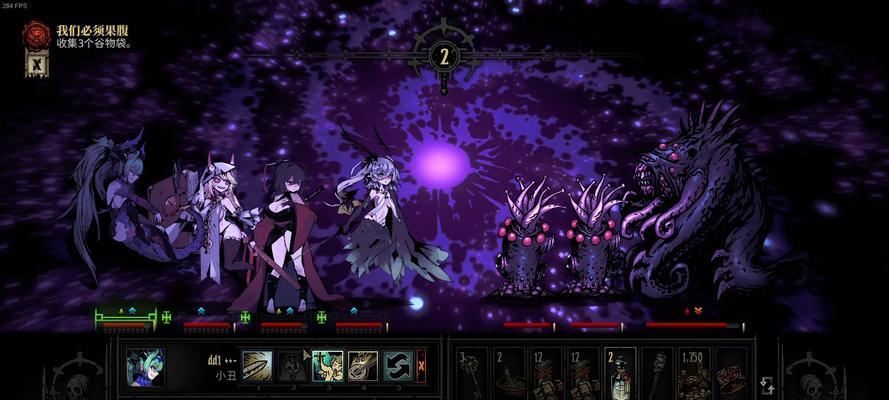This screenshot has width=889, height=400.
Task: Select the gold stack showing 1,750
Action: 693,372
